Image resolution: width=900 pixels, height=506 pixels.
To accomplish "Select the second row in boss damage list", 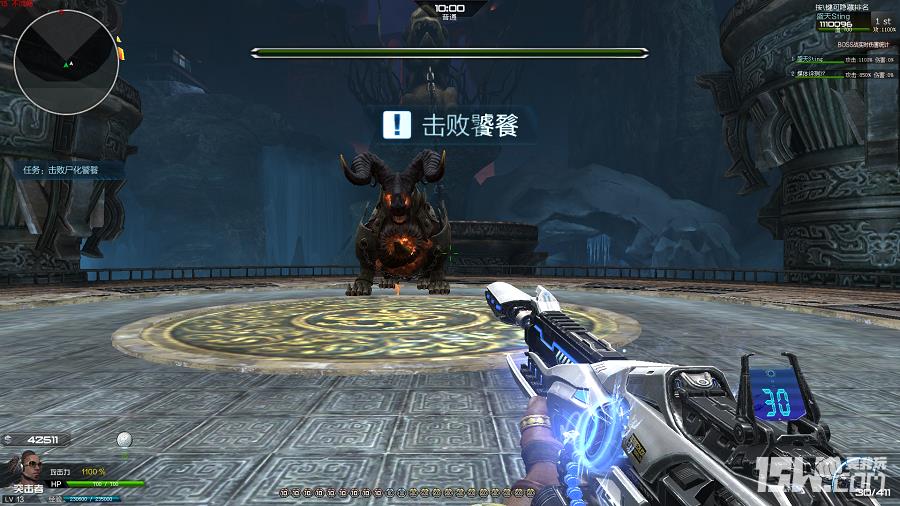I will pos(843,73).
